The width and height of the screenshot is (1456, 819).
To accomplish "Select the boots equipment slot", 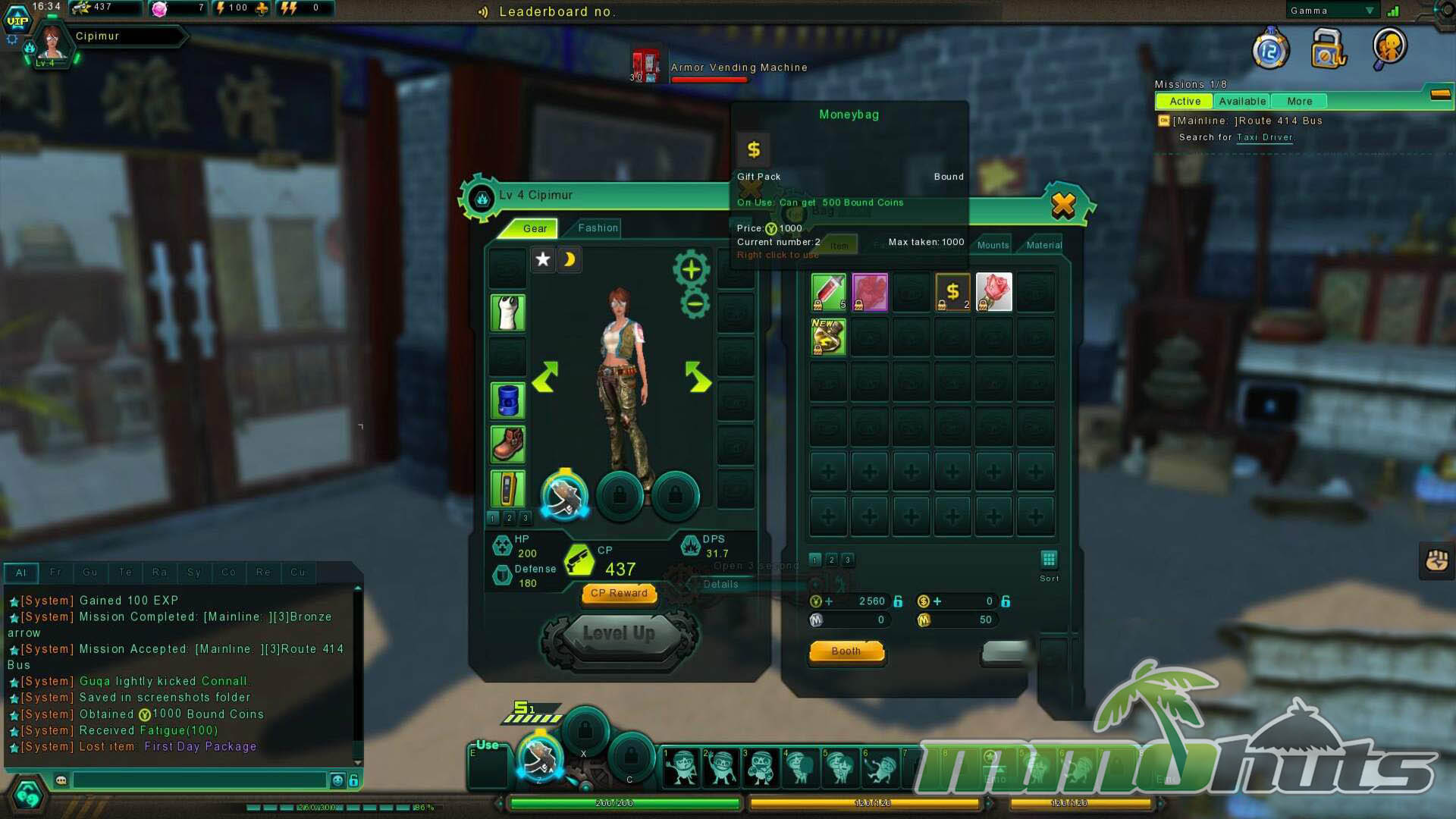I will (x=507, y=444).
